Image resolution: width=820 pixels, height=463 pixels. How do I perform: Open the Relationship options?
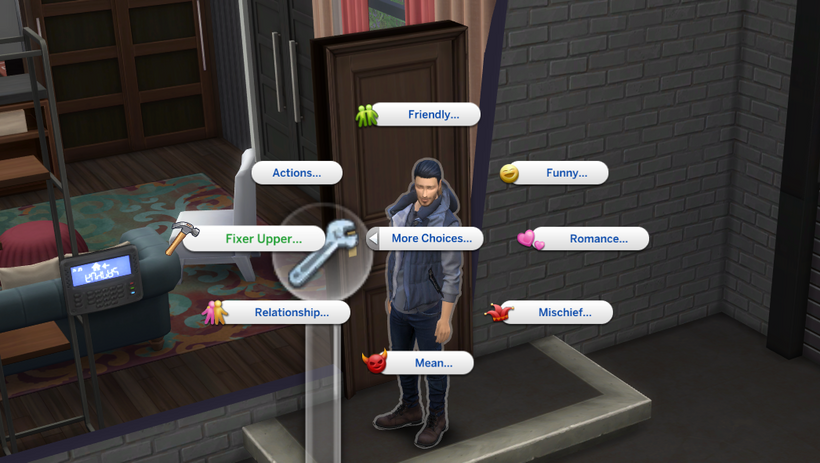pos(291,312)
